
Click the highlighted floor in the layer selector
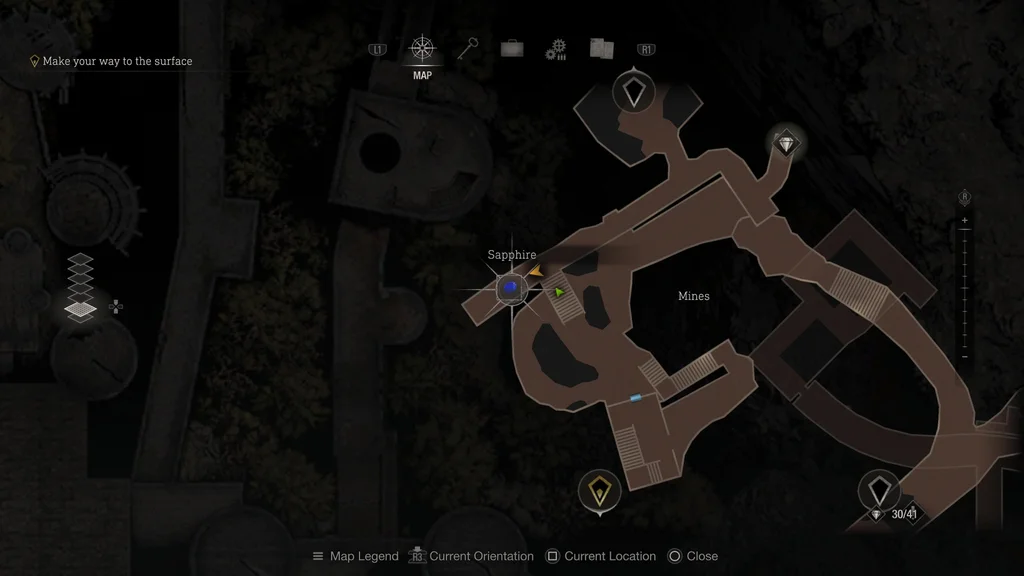(80, 310)
